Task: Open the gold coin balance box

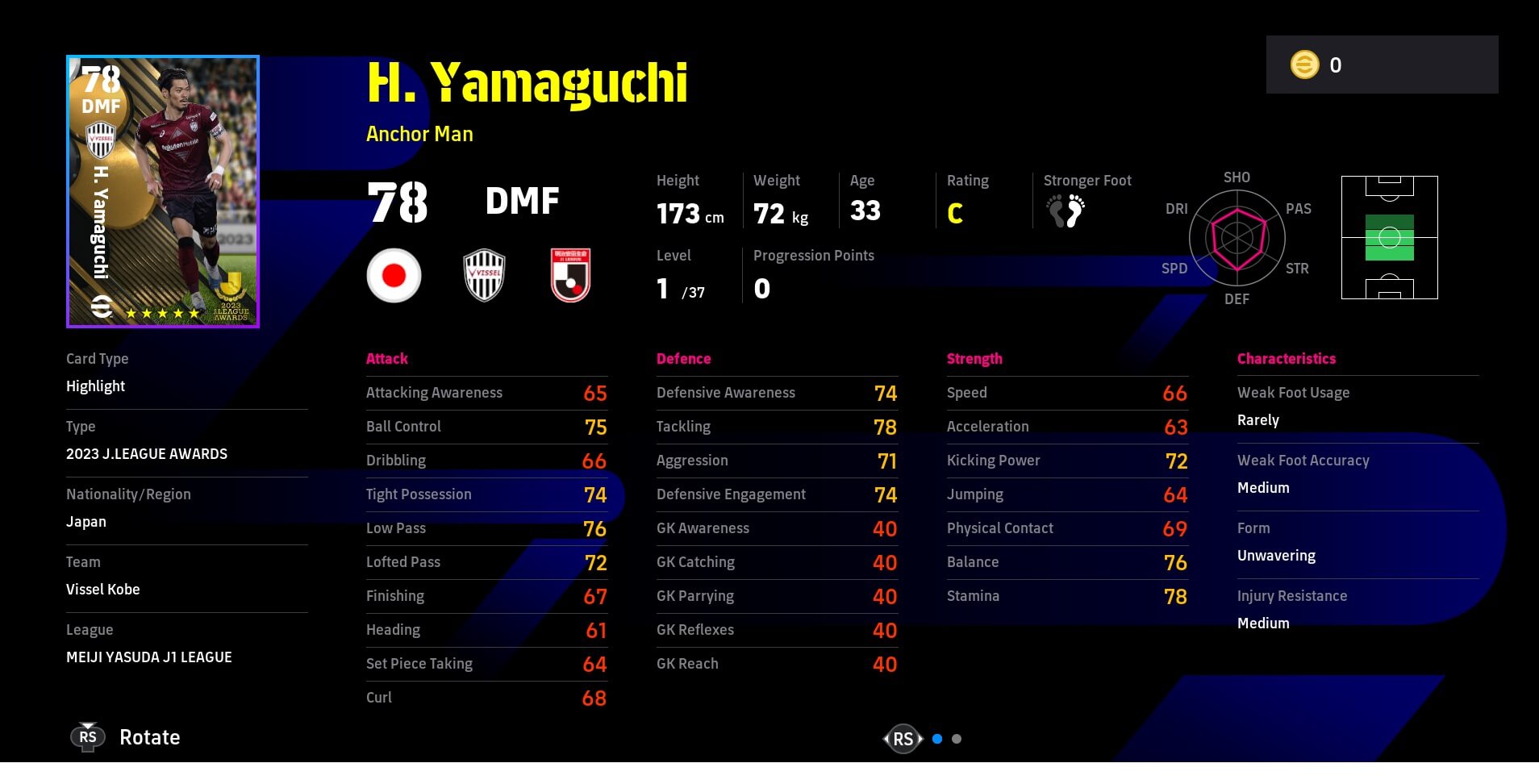Action: pos(1382,65)
